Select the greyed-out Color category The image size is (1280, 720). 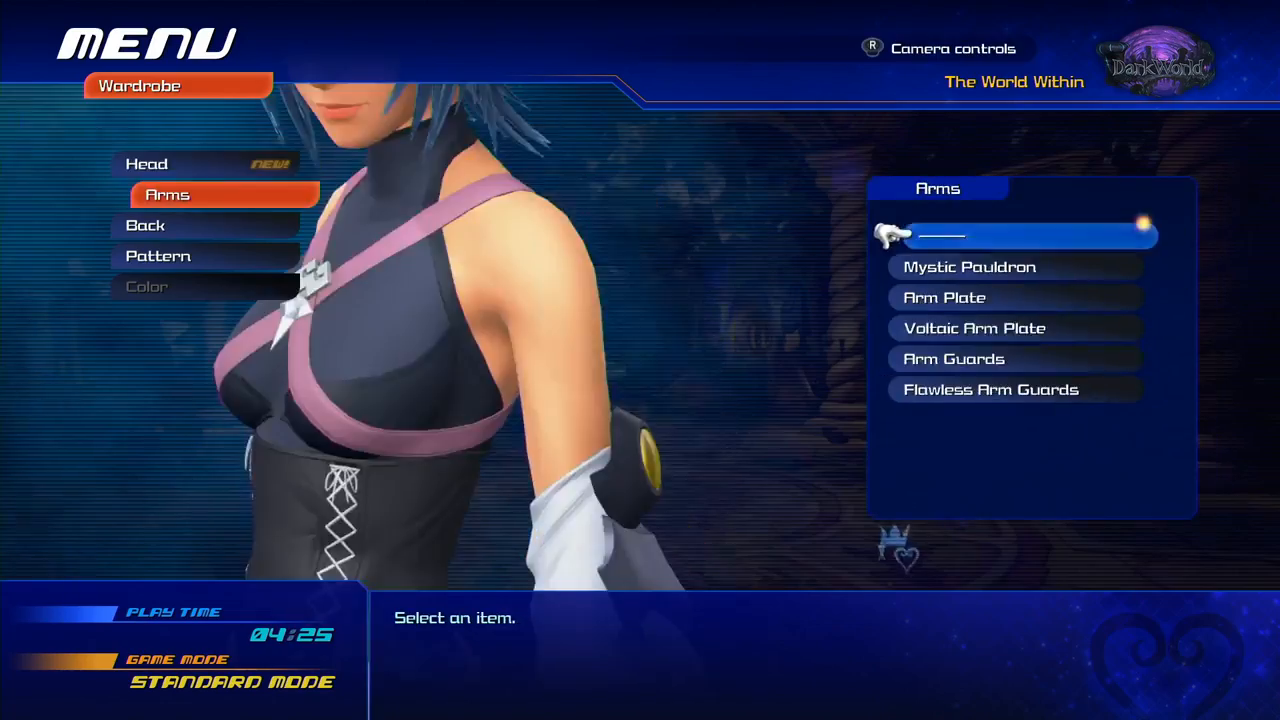click(205, 287)
